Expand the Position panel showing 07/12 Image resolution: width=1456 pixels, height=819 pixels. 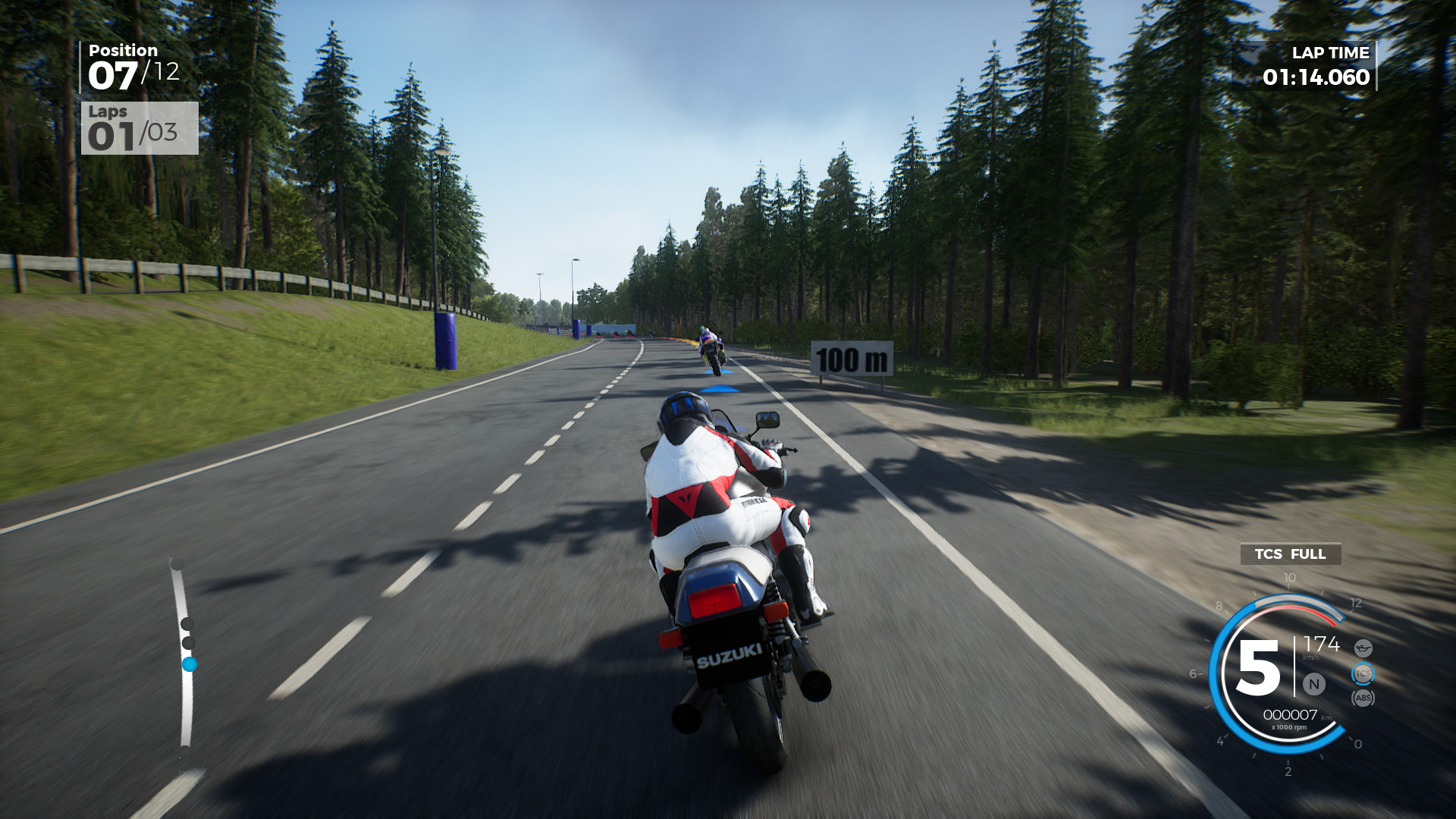click(121, 67)
